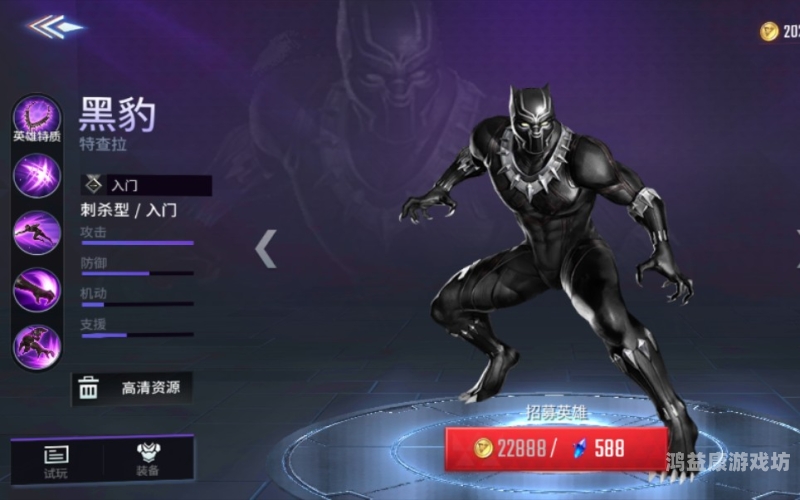Select the crouching panther skill icon
The height and width of the screenshot is (500, 800).
[x=37, y=346]
